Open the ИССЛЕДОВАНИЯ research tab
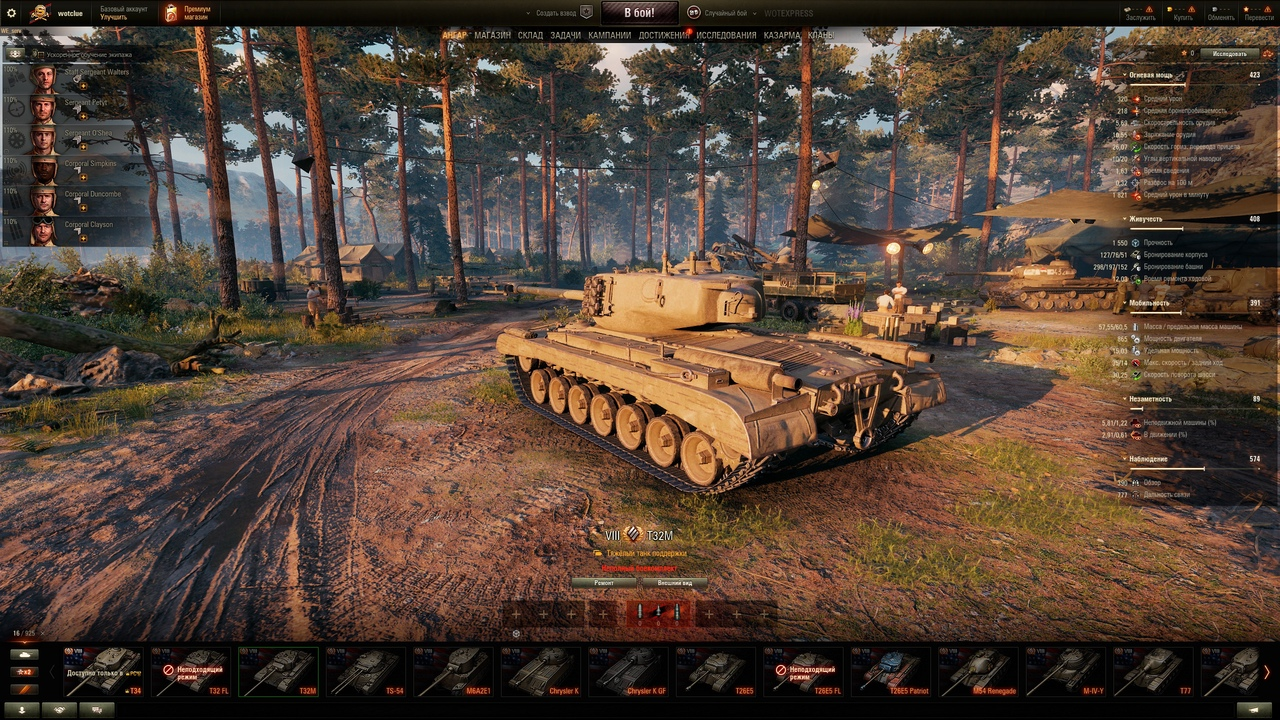Image resolution: width=1280 pixels, height=720 pixels. click(x=727, y=35)
